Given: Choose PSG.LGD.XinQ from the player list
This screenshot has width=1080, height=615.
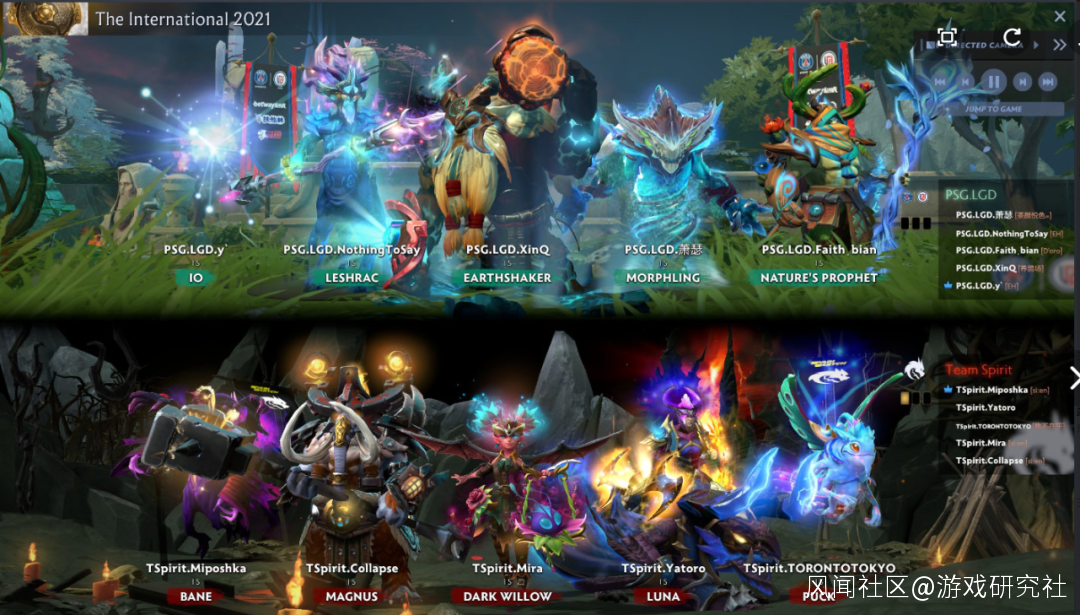Looking at the screenshot, I should click(986, 268).
